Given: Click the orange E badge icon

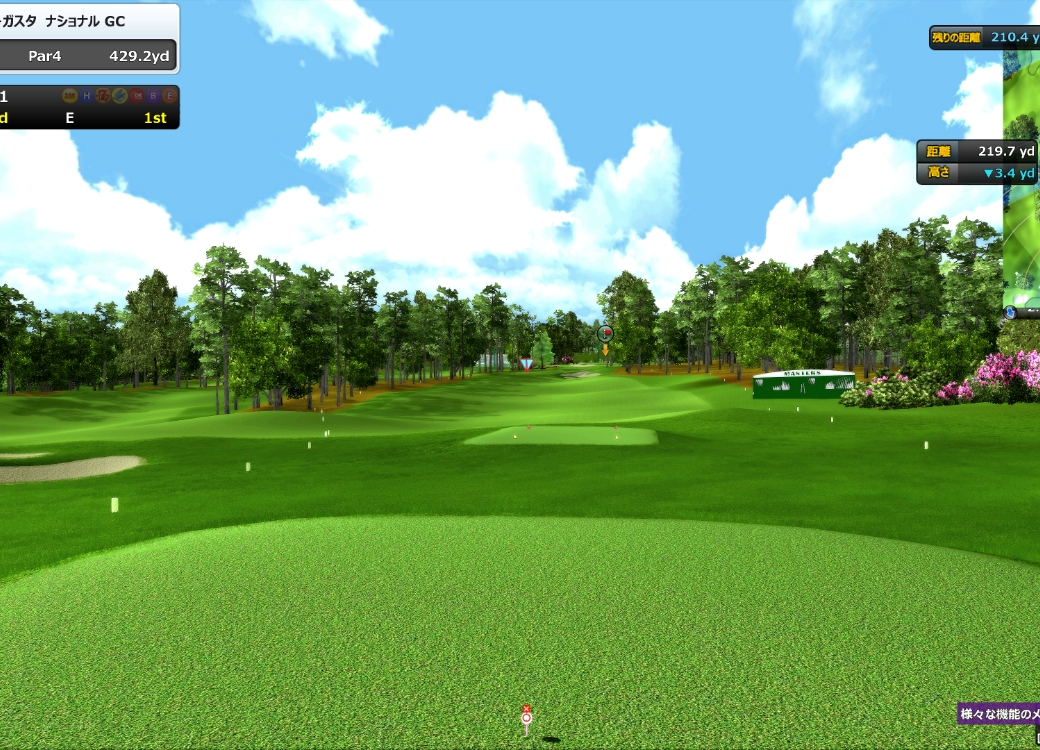Looking at the screenshot, I should pyautogui.click(x=170, y=96).
